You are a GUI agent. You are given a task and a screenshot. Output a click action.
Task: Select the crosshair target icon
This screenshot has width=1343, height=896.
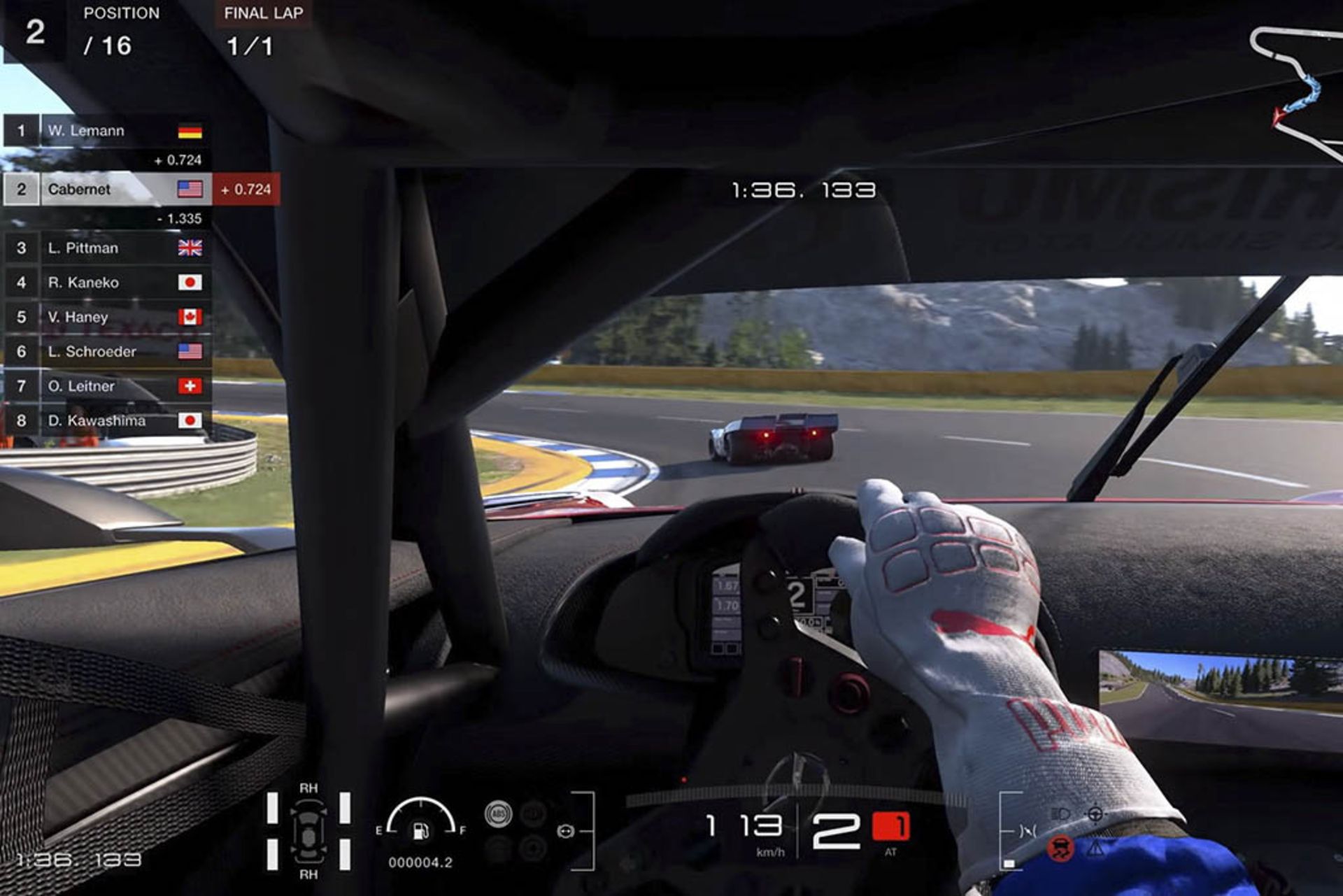click(1095, 813)
